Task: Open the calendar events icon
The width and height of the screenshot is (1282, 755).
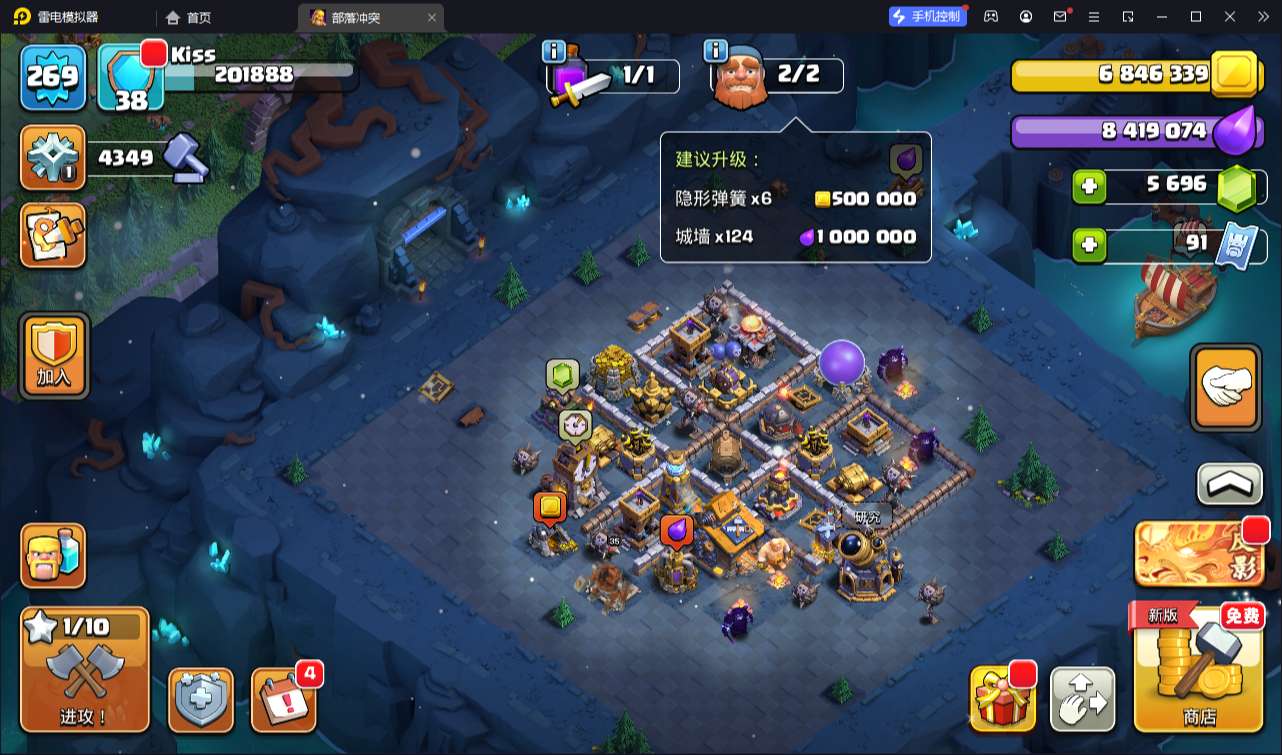Action: 284,699
